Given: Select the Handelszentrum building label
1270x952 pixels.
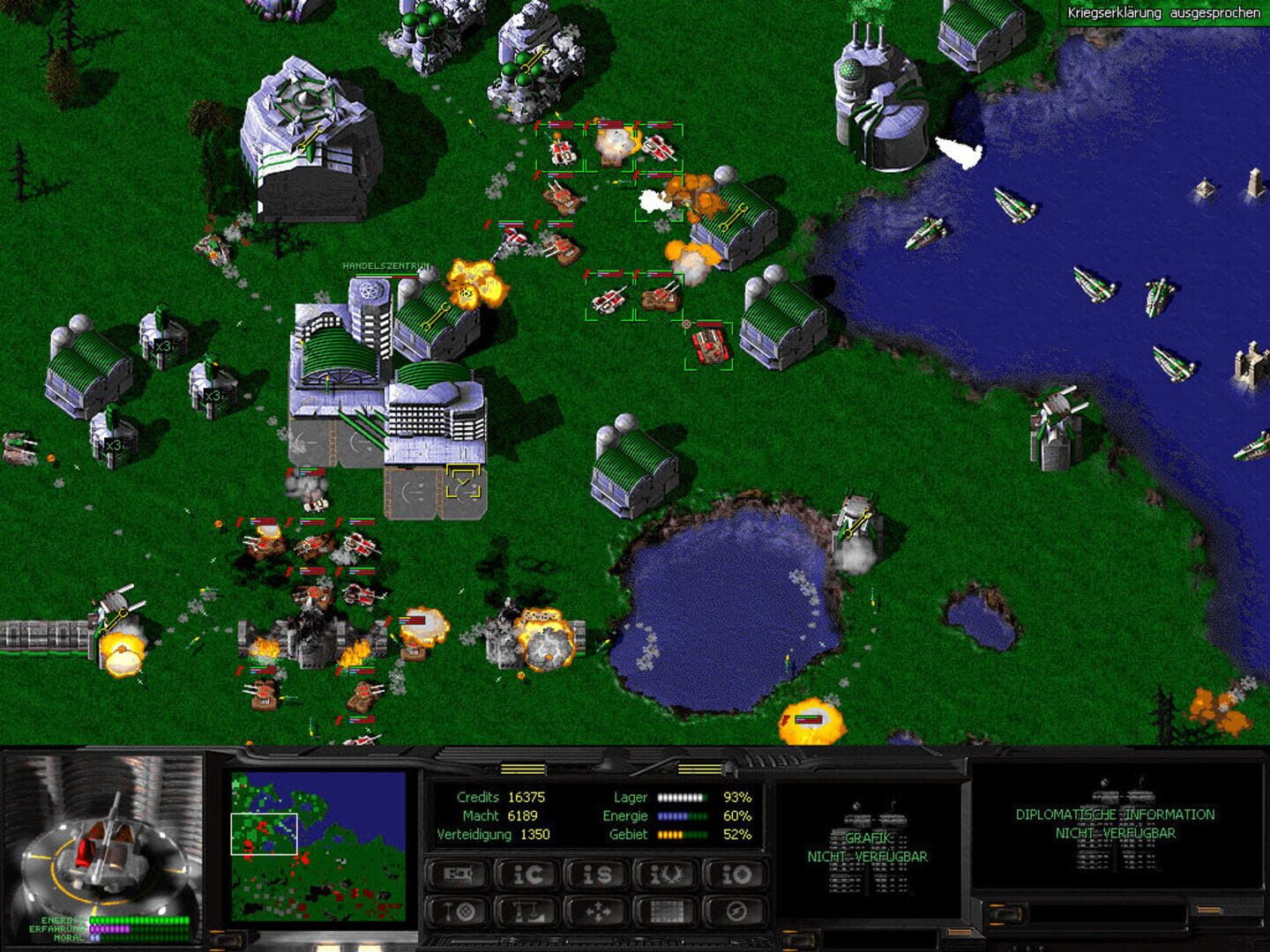Looking at the screenshot, I should pyautogui.click(x=386, y=264).
